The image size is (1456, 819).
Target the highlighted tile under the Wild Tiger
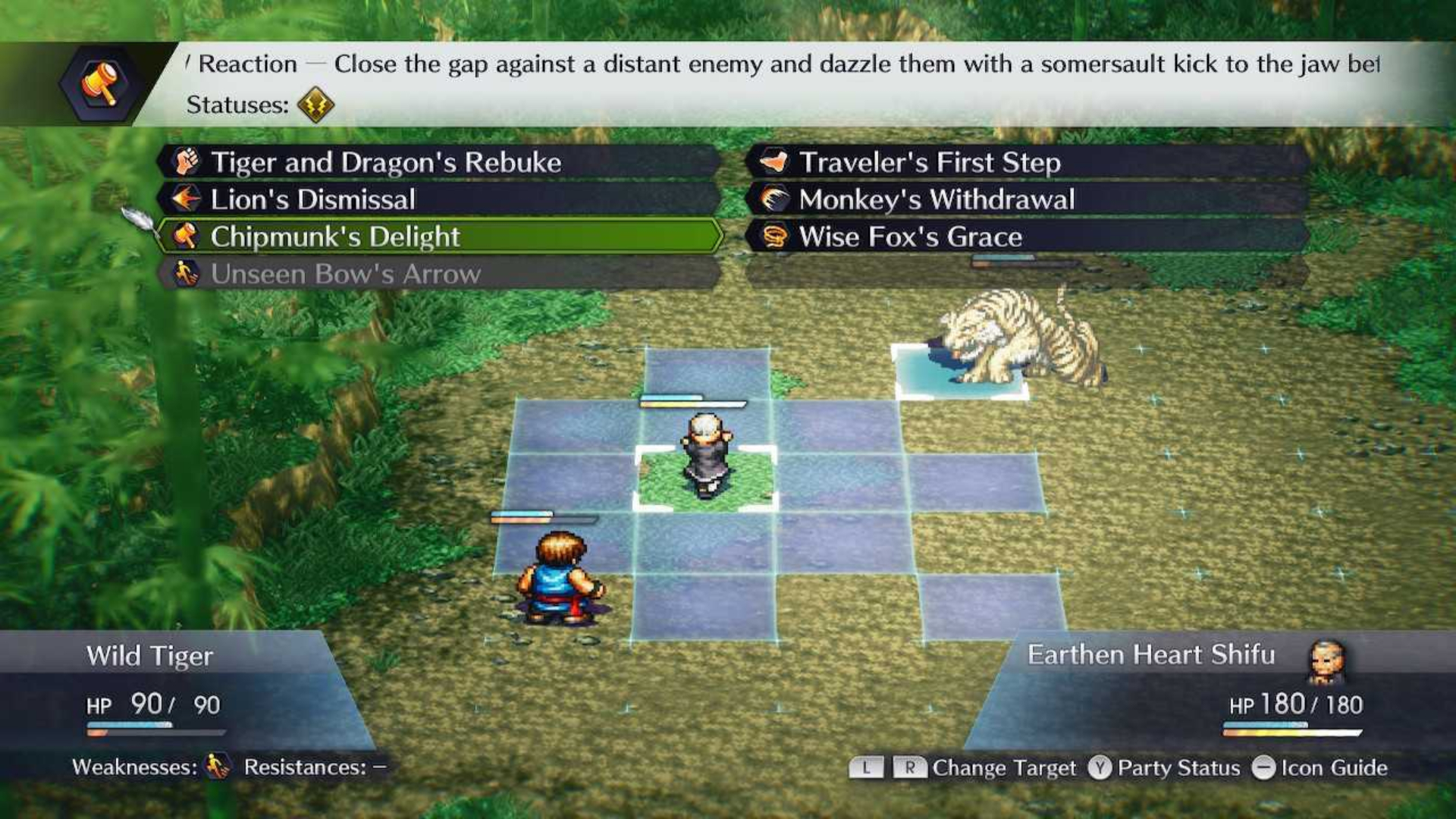(961, 372)
